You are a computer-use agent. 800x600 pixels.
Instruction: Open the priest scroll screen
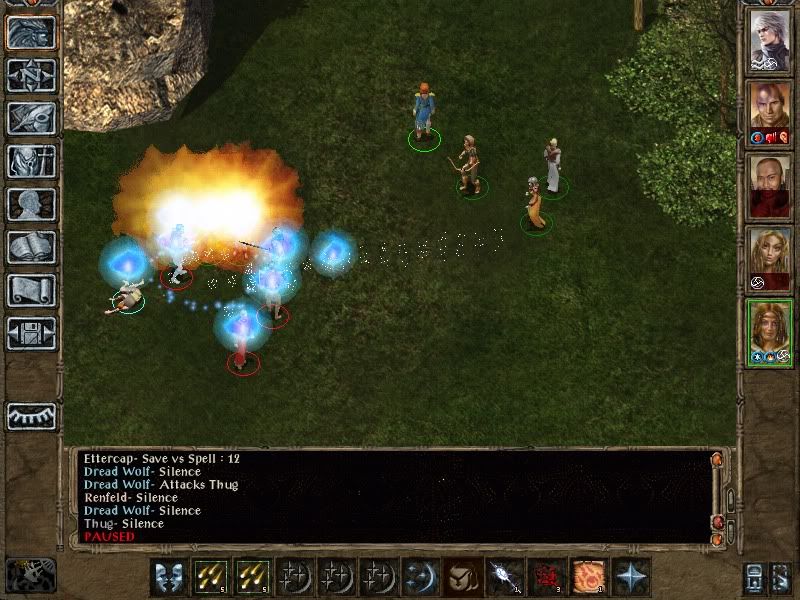click(x=31, y=290)
